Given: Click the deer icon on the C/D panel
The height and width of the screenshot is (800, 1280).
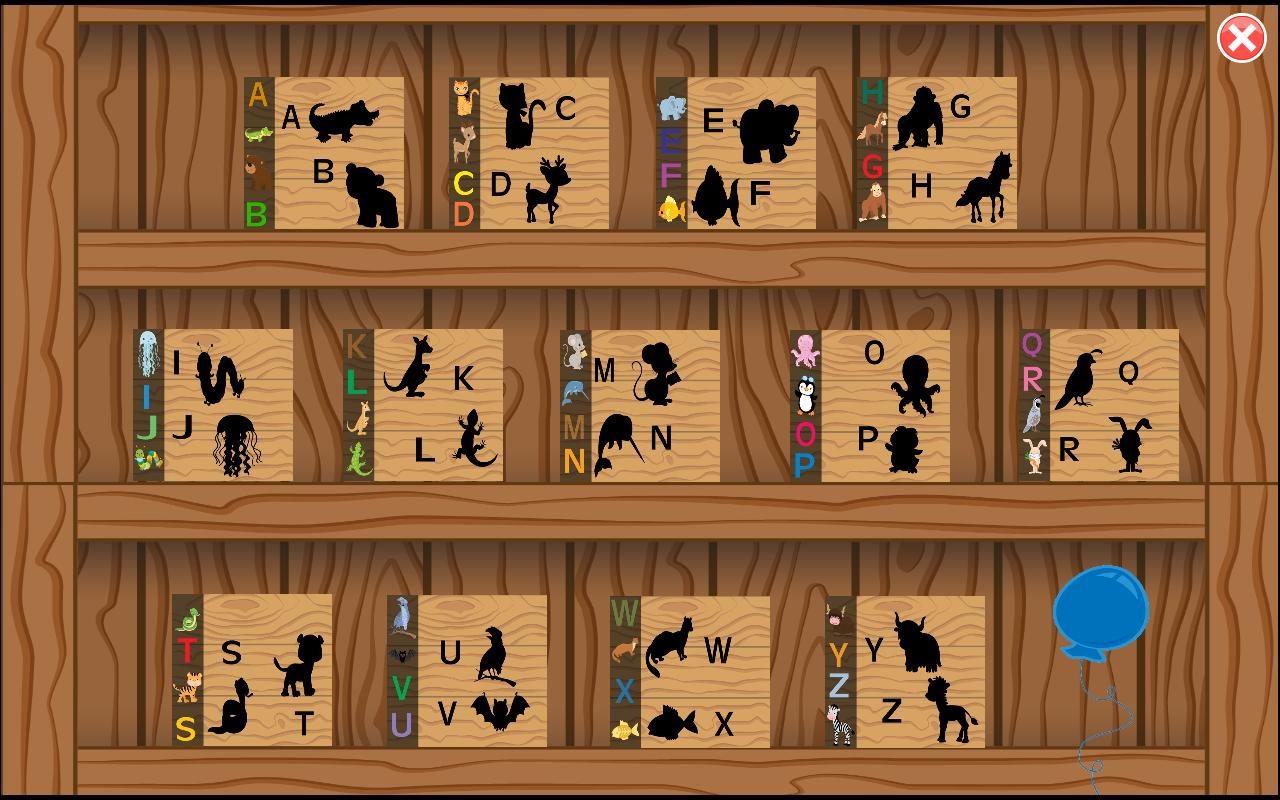Looking at the screenshot, I should 463,142.
